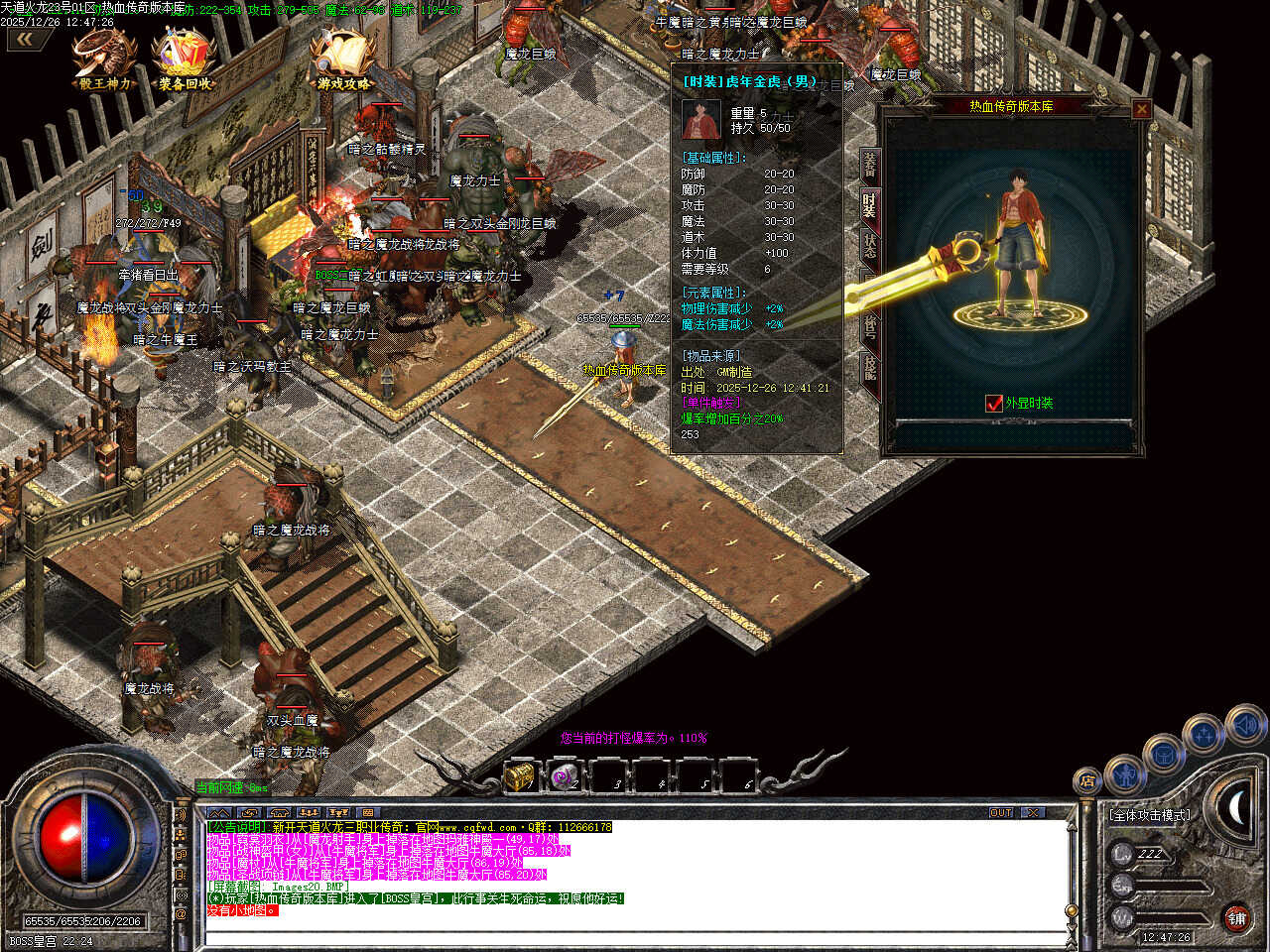This screenshot has height=952, width=1270.
Task: Open the 游戏攻略 game guide icon
Action: (343, 58)
